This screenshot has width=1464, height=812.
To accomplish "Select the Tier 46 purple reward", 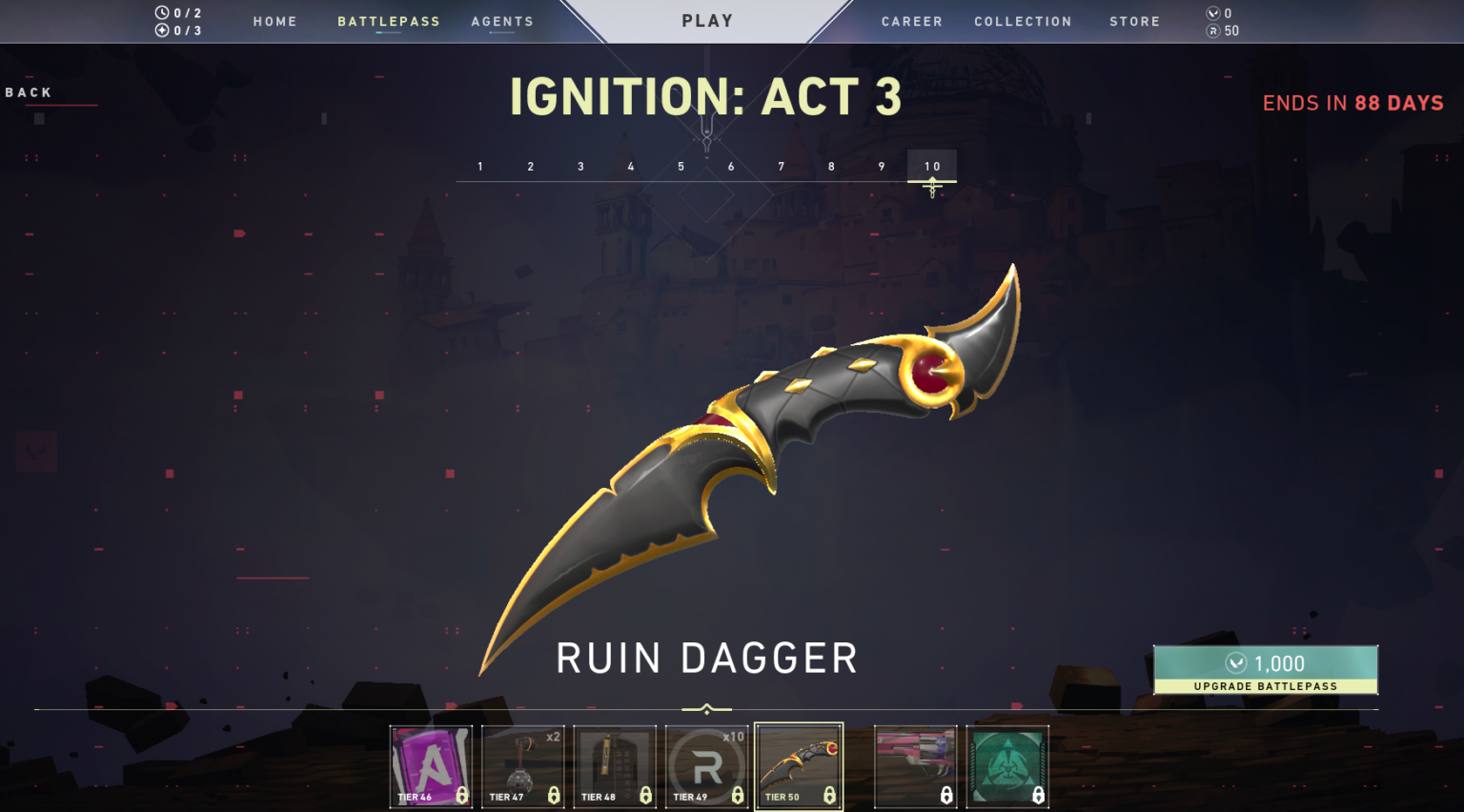I will [431, 767].
